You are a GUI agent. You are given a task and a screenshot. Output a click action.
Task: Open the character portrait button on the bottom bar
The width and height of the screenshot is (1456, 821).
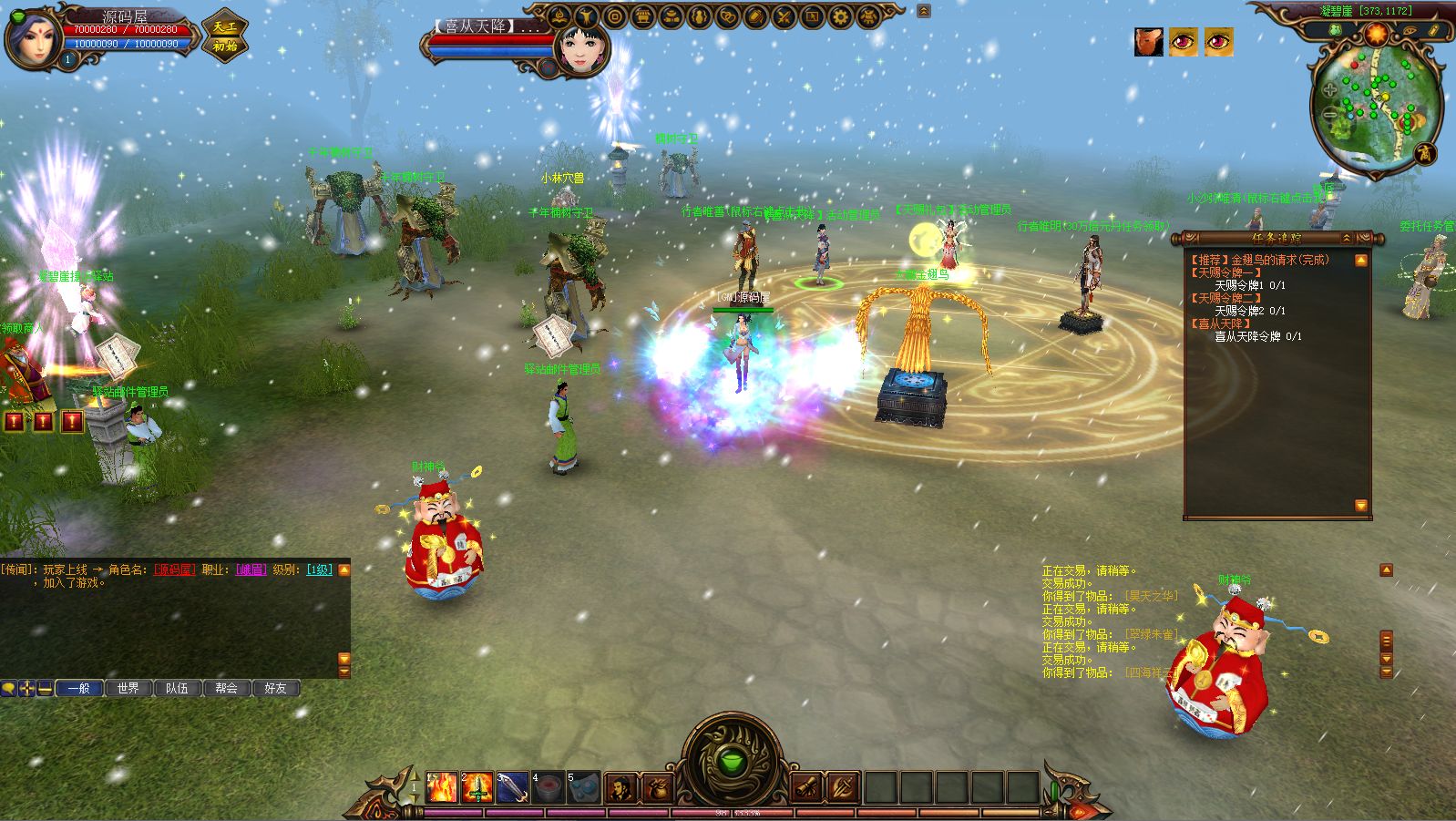point(620,787)
